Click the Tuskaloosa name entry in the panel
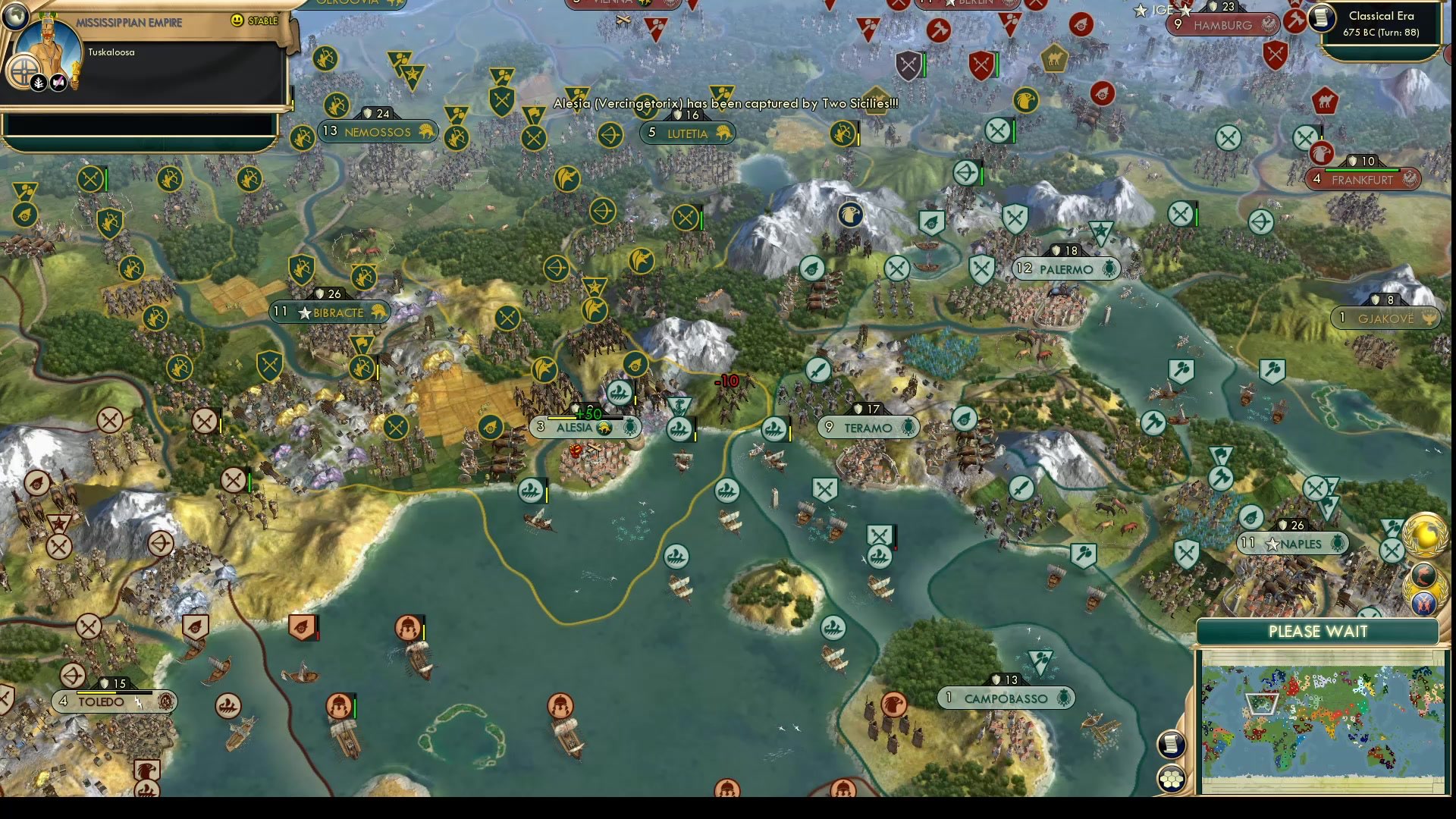 (111, 52)
